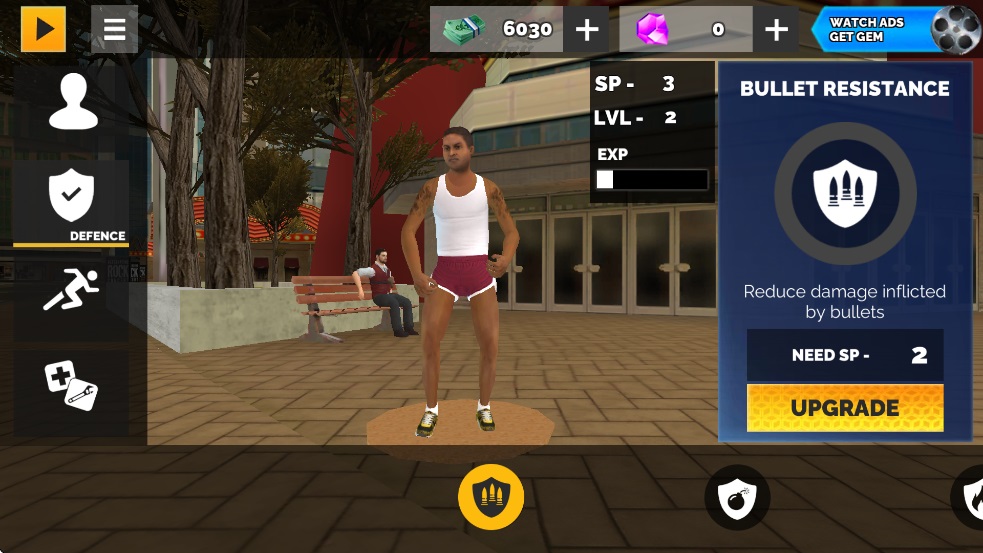983x553 pixels.
Task: Switch to the medkit and tools tab
Action: coord(72,385)
